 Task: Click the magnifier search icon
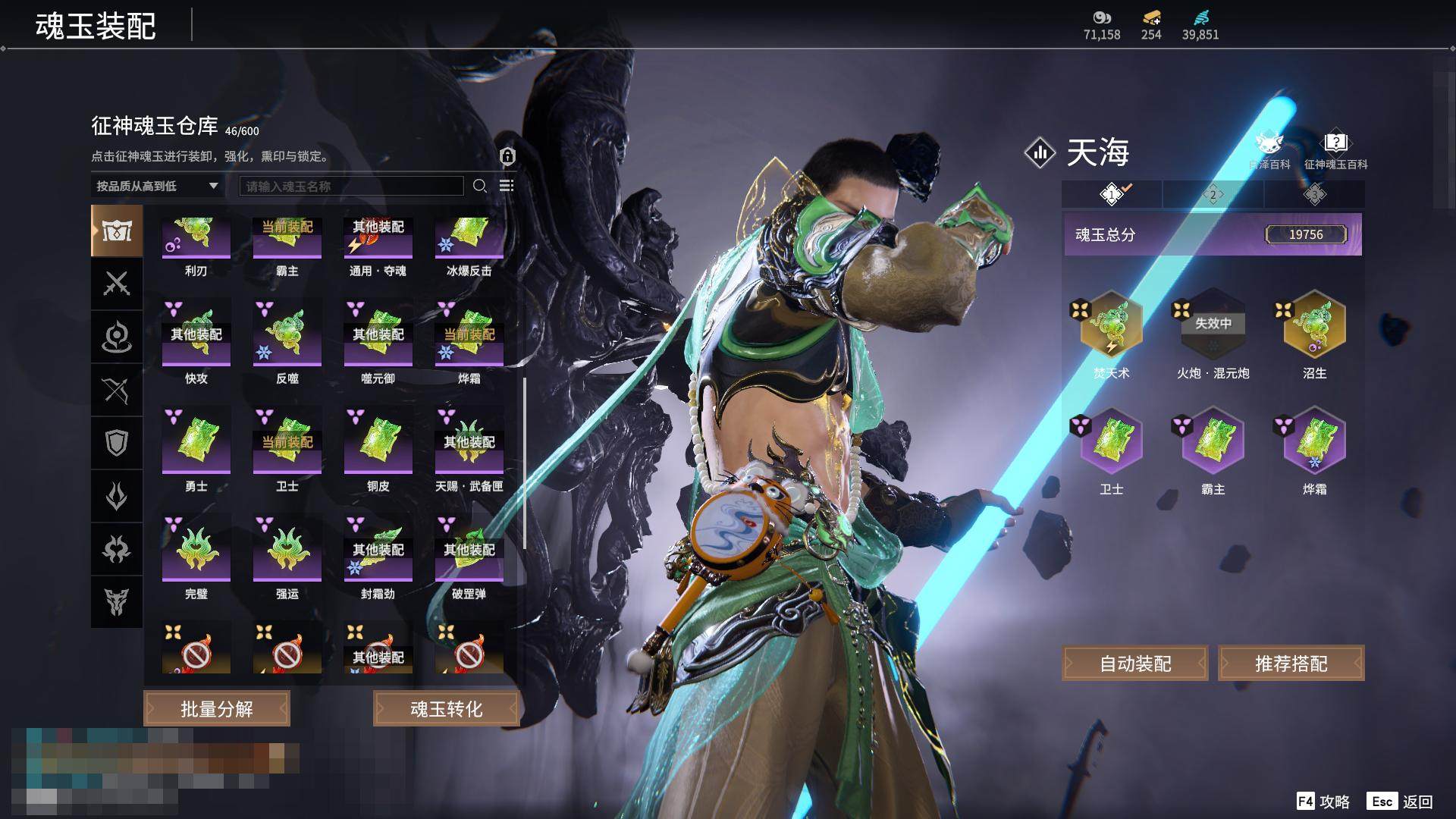coord(479,186)
